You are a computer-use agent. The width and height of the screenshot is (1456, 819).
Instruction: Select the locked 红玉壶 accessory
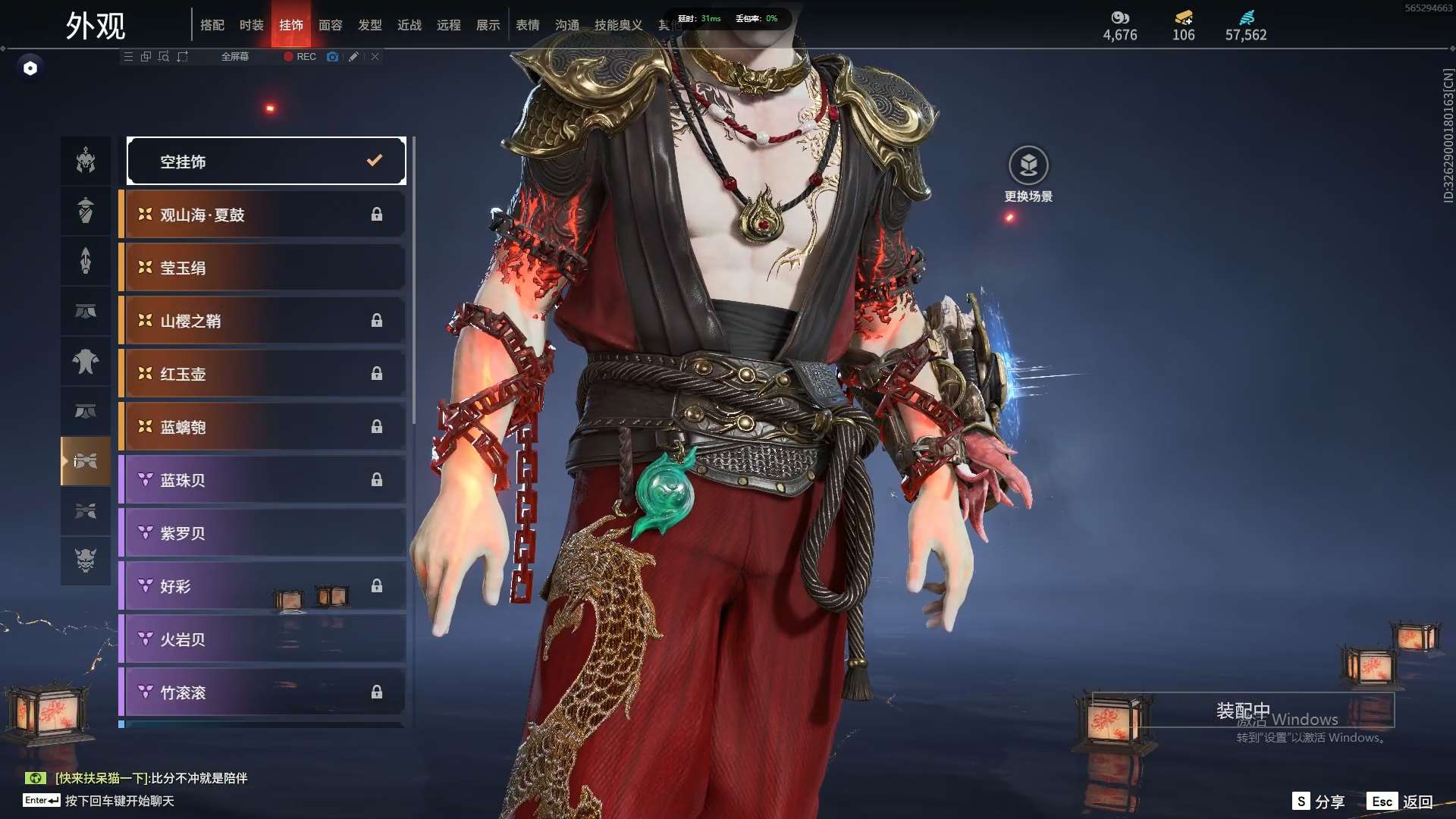click(x=262, y=374)
